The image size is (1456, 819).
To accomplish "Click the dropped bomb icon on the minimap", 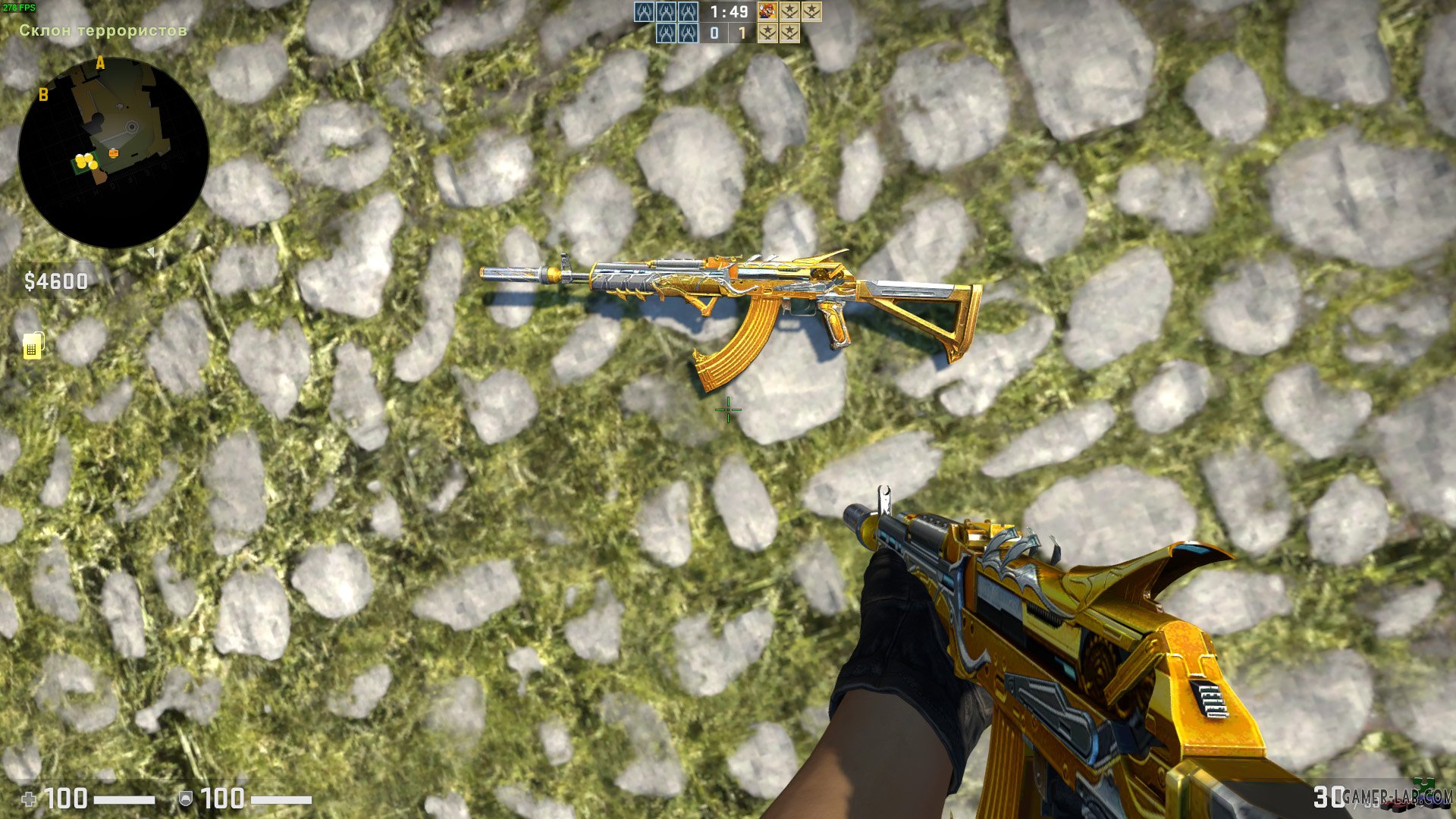I will (x=114, y=152).
